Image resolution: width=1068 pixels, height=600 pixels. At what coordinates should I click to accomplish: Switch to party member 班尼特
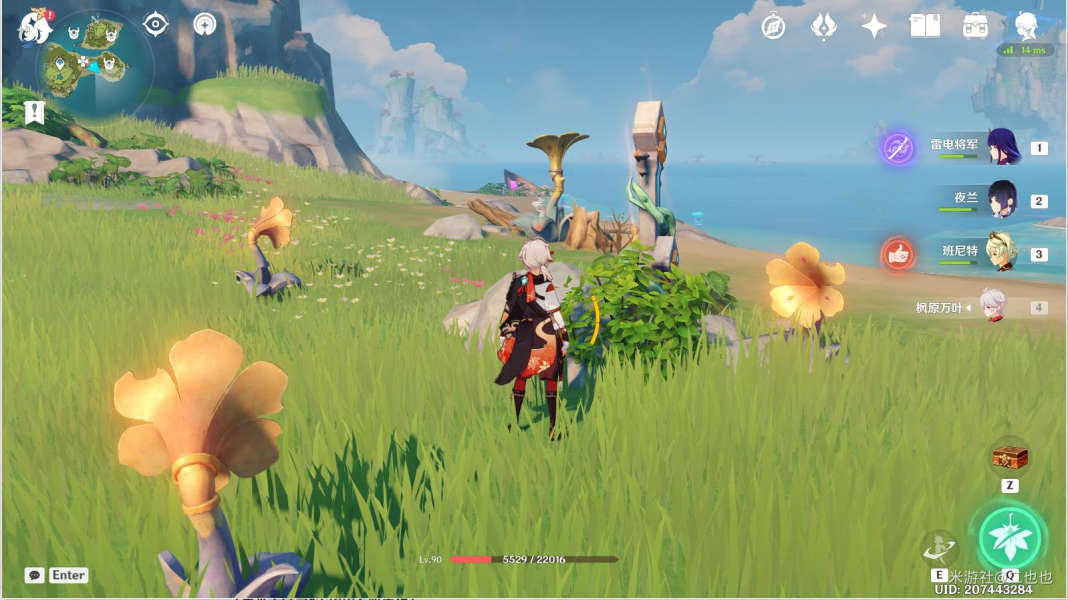coord(1002,253)
